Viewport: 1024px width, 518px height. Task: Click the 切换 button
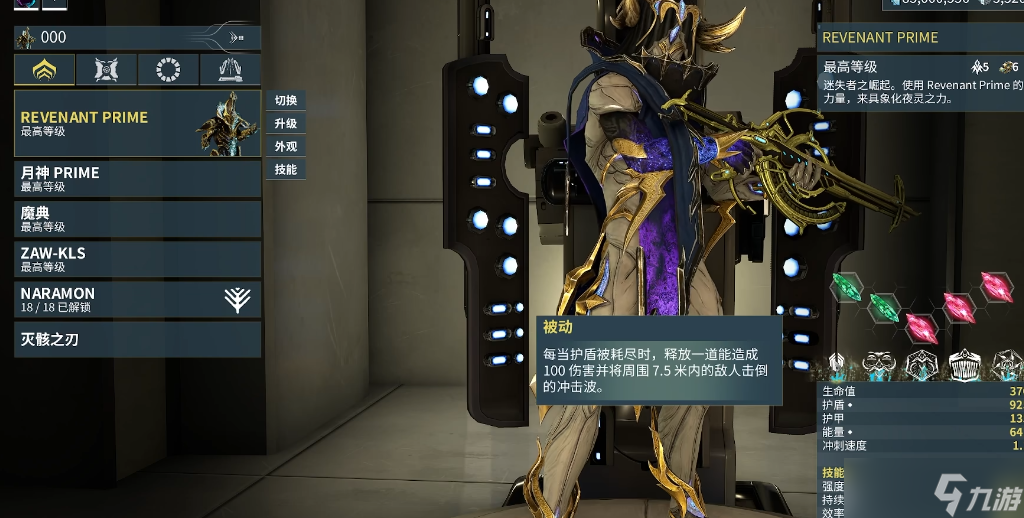click(286, 101)
